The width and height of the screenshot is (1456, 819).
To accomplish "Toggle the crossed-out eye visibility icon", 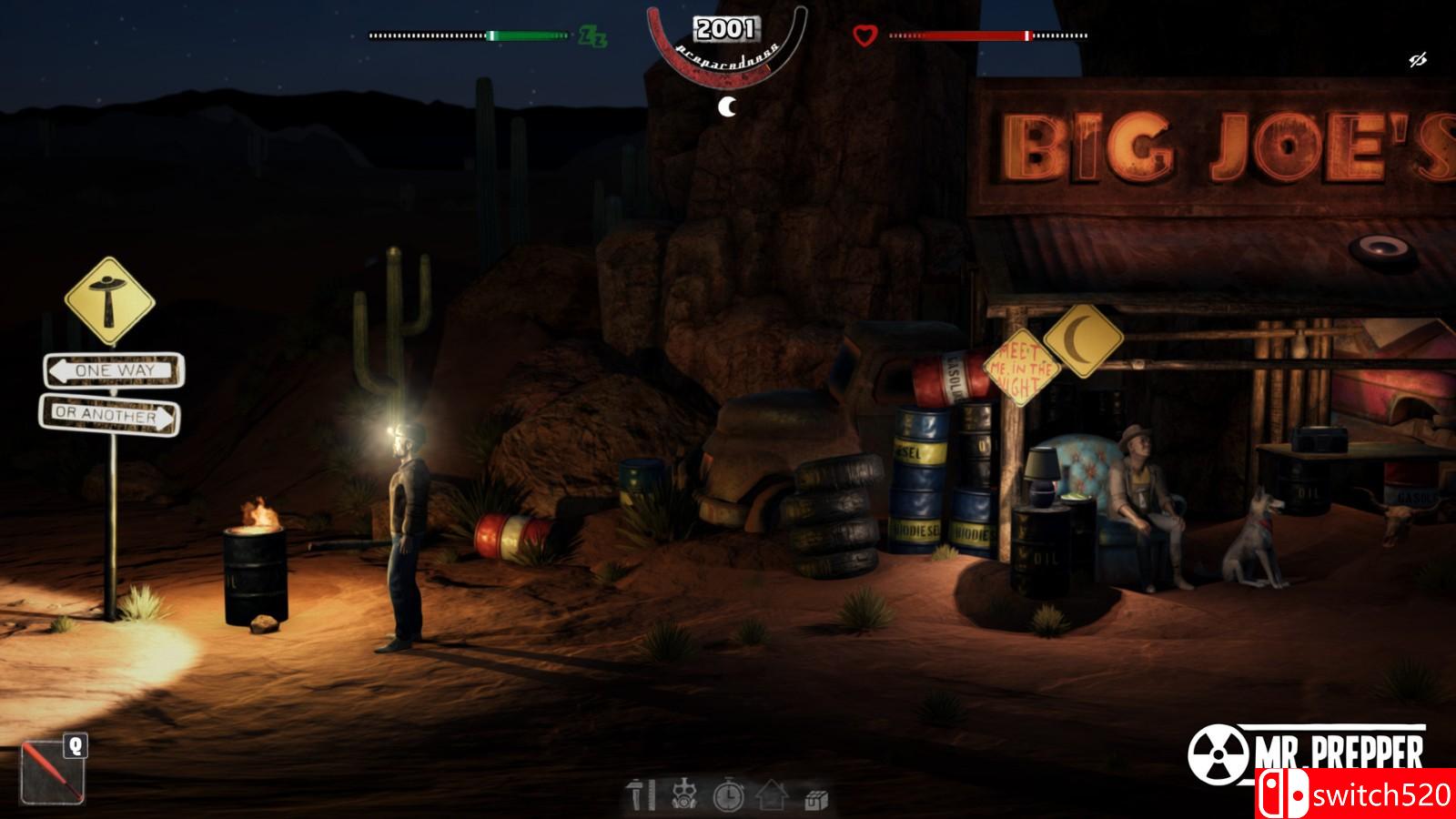I will point(1417,61).
